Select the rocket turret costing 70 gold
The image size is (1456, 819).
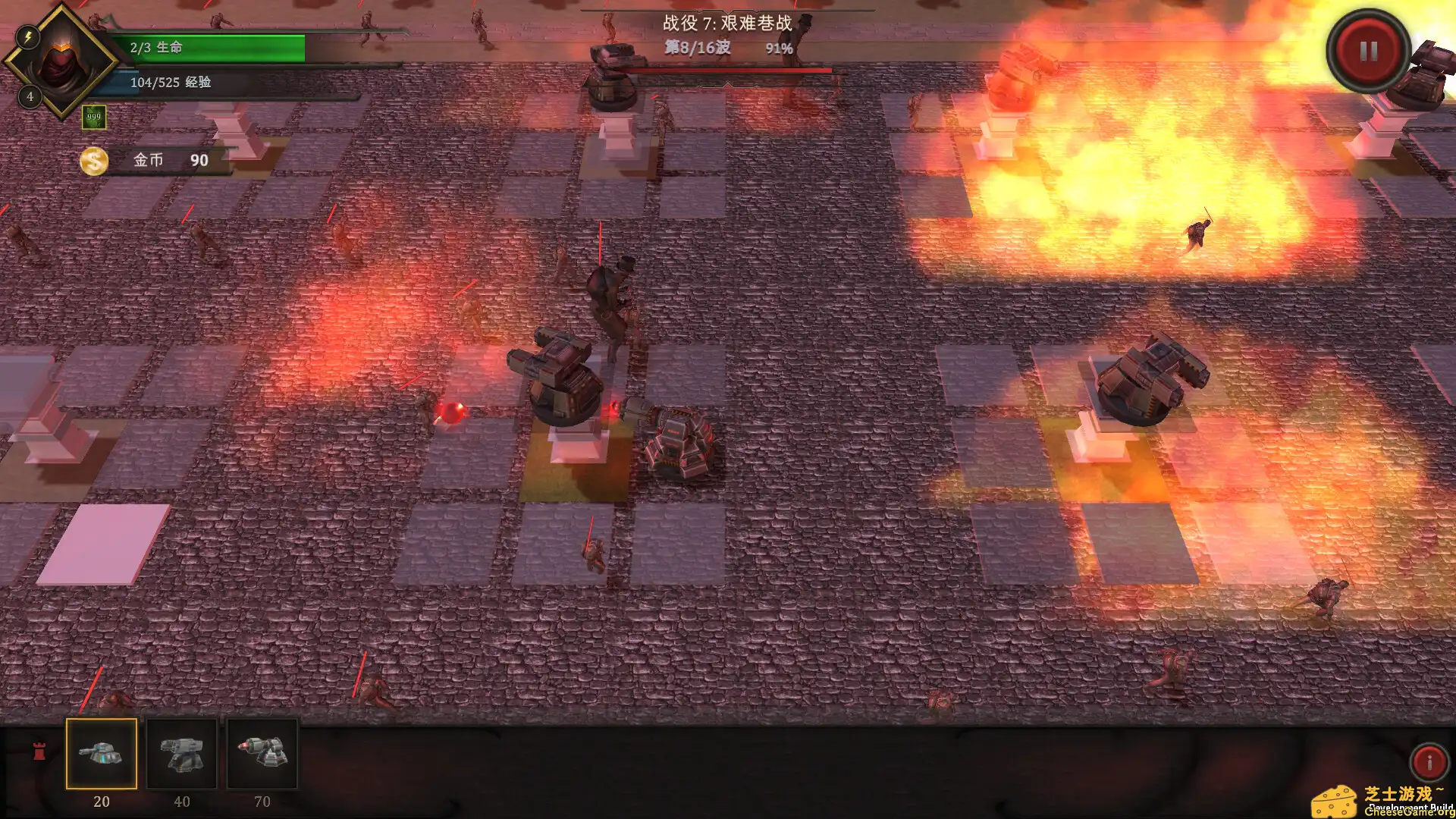[x=263, y=755]
